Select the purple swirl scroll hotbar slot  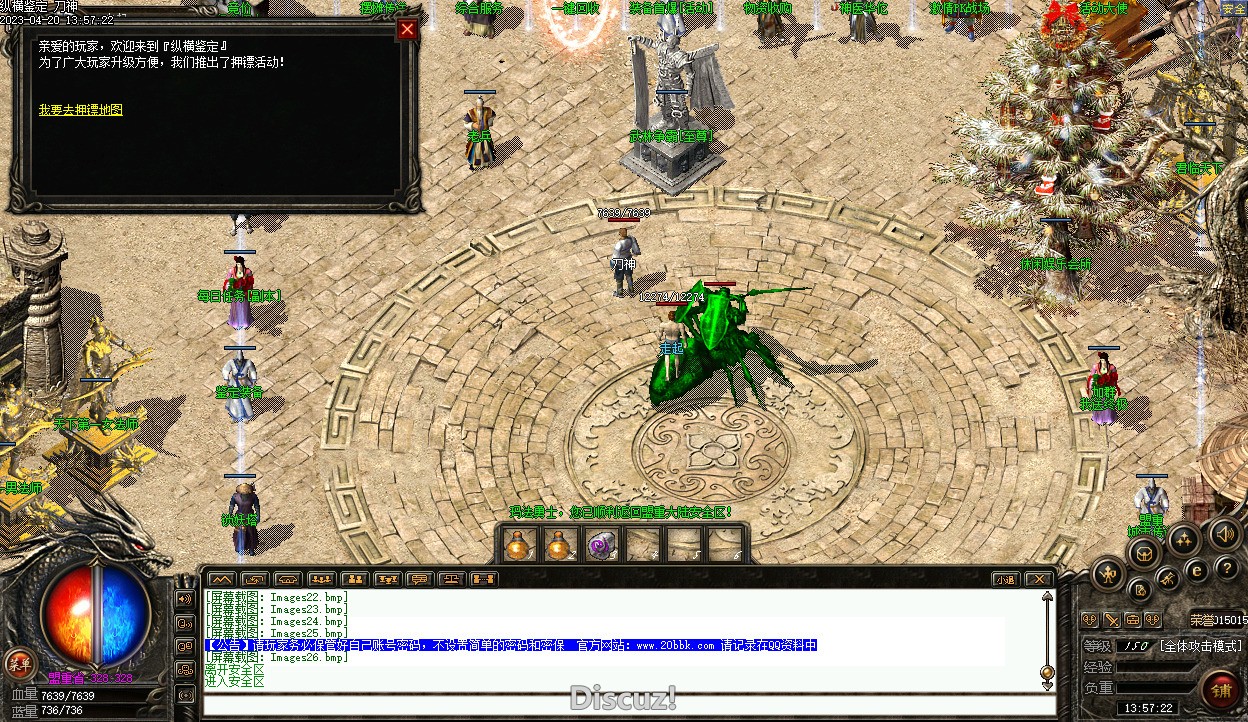pos(600,546)
